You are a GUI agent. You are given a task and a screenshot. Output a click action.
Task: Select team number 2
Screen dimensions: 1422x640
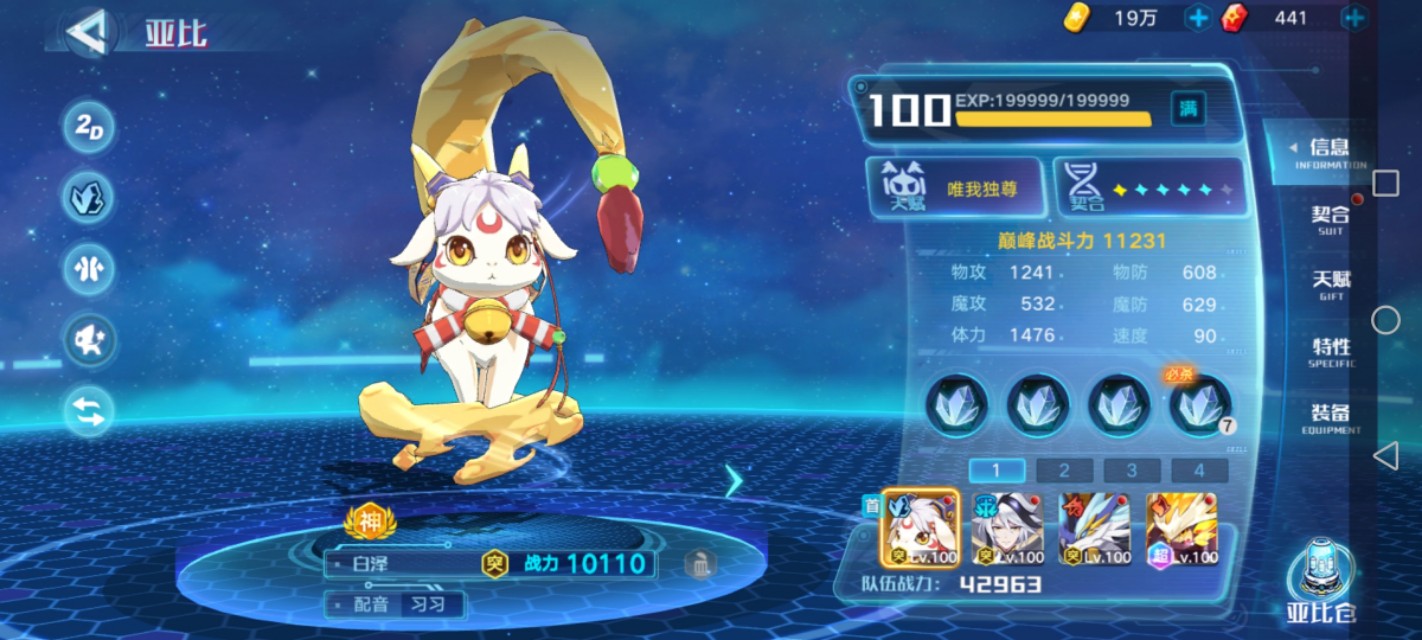(1063, 471)
